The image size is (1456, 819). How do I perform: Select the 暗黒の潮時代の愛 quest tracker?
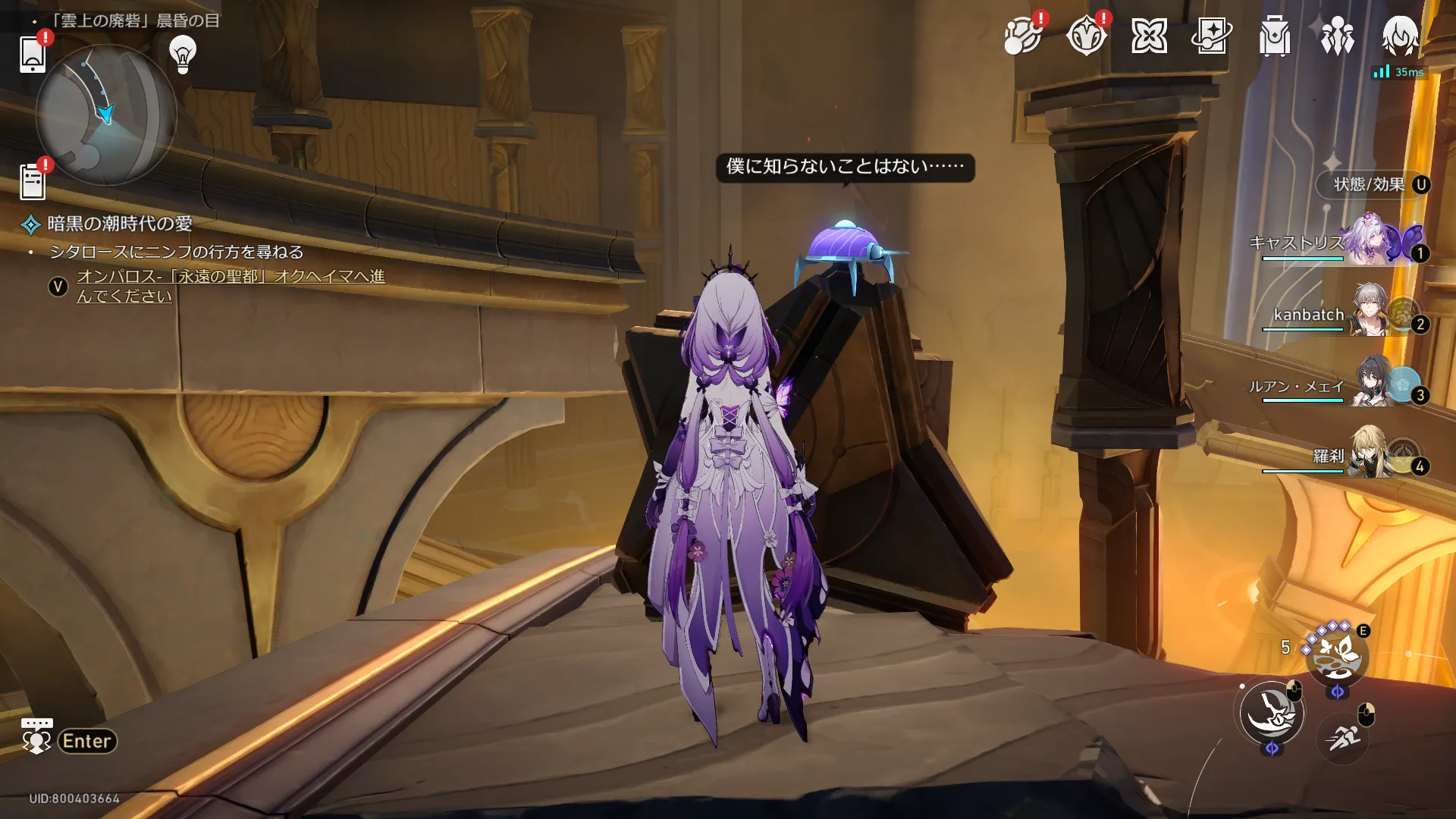(119, 224)
